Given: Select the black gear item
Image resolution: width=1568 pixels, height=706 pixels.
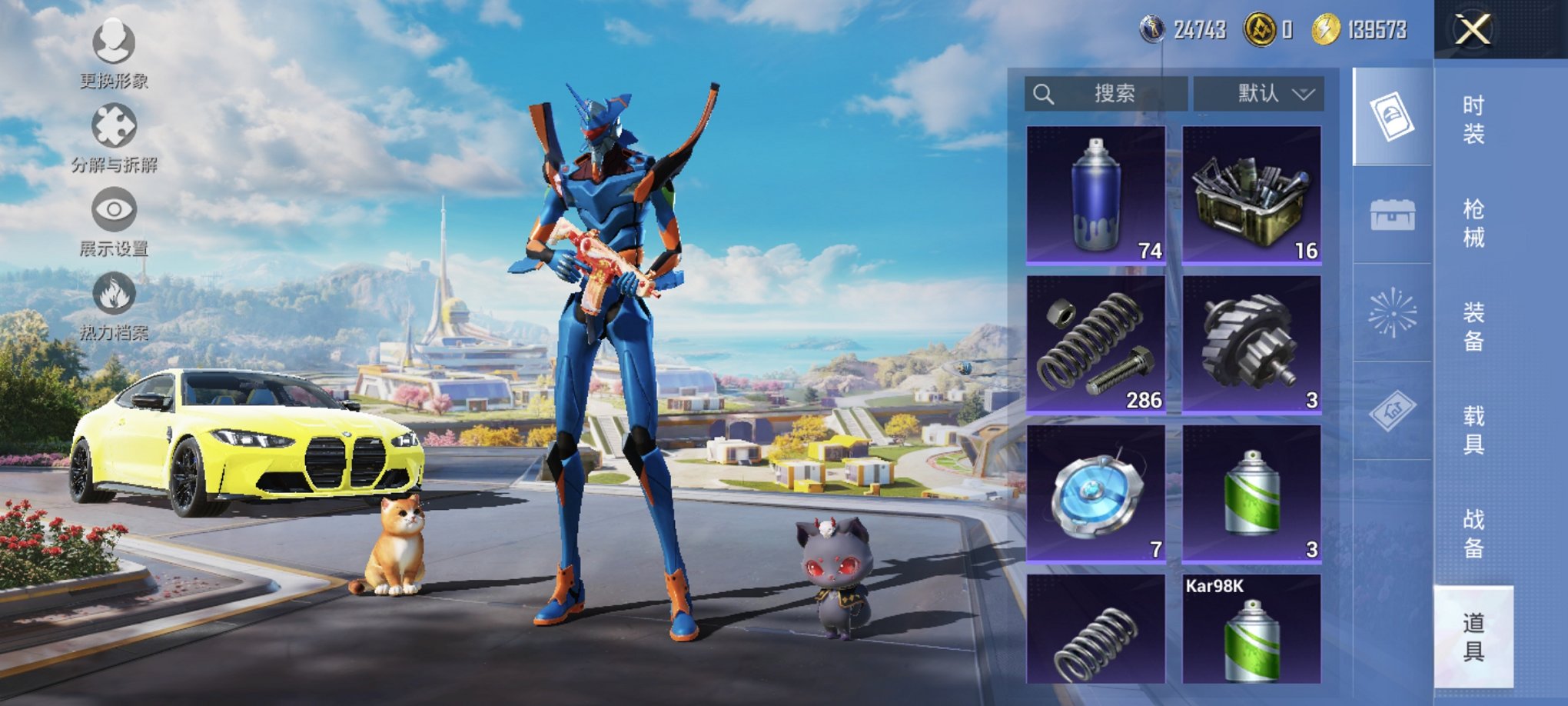Looking at the screenshot, I should [1251, 345].
